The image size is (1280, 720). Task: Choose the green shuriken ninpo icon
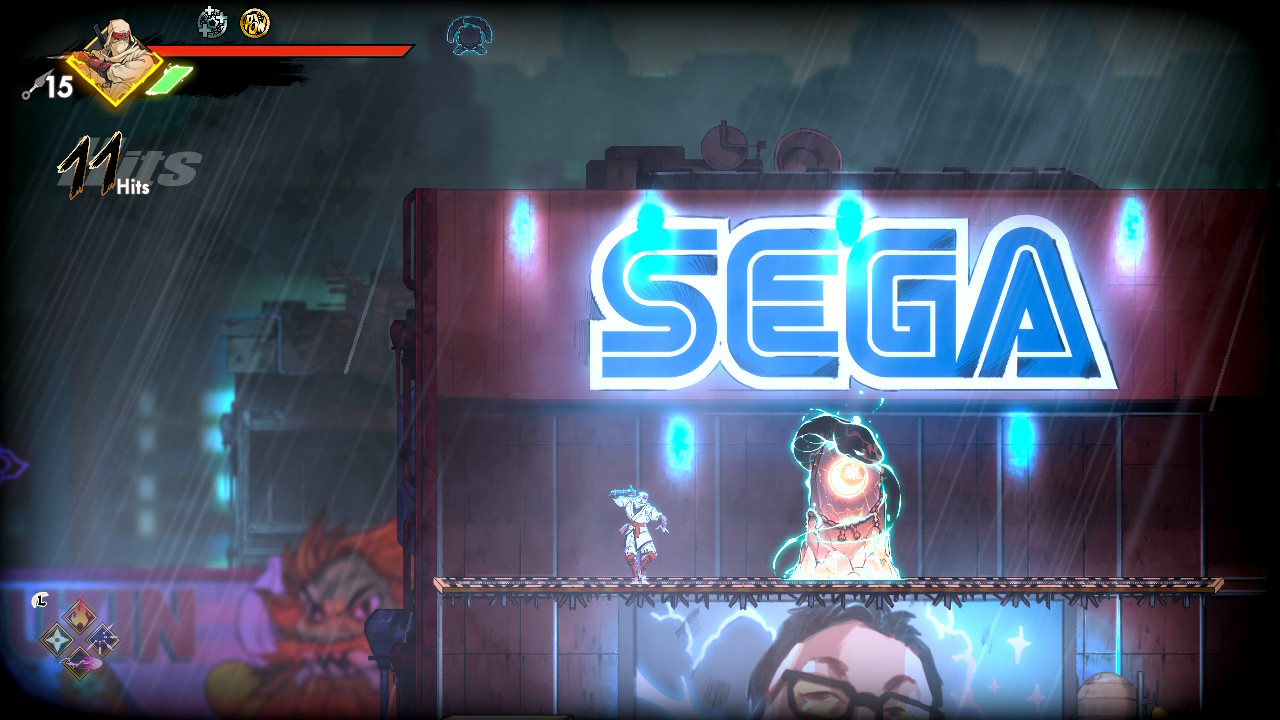[x=55, y=638]
